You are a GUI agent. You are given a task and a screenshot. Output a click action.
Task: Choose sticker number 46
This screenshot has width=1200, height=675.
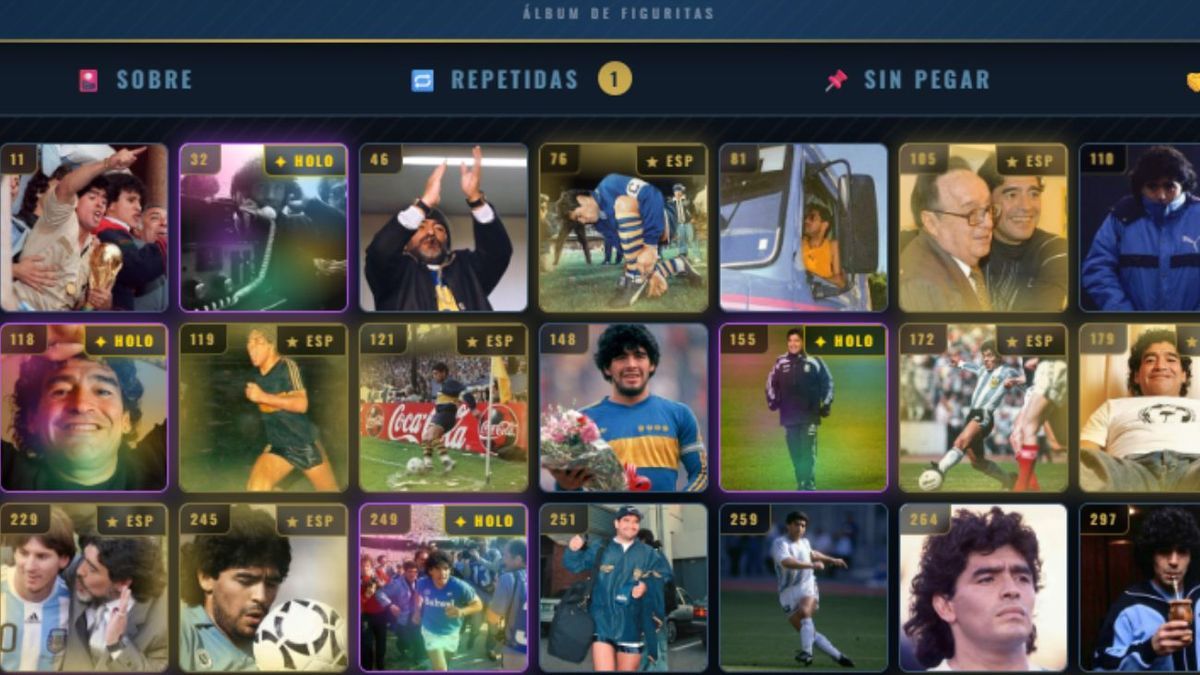click(x=444, y=228)
